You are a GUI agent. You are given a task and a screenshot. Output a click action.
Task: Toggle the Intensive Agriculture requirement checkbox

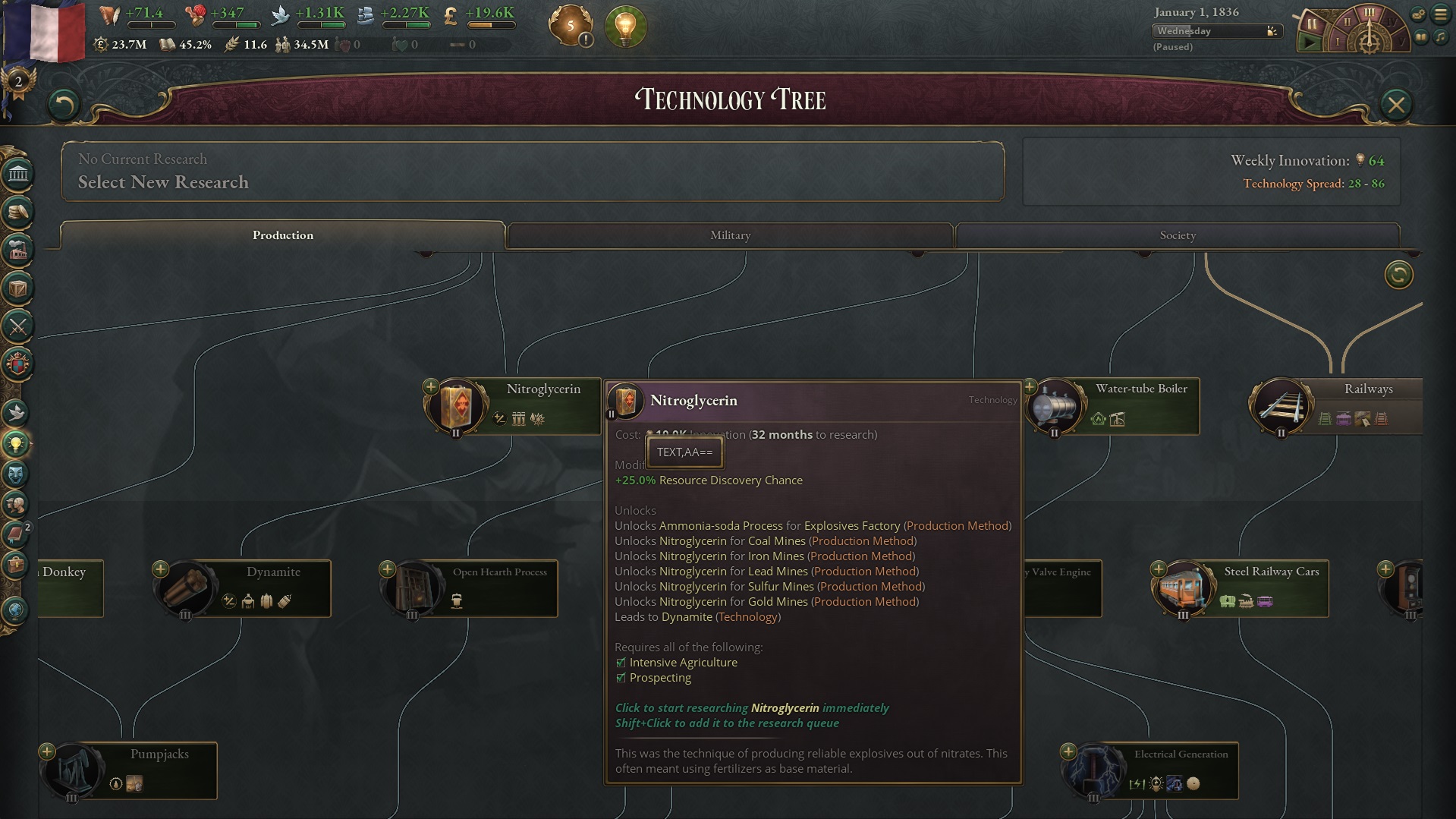619,662
